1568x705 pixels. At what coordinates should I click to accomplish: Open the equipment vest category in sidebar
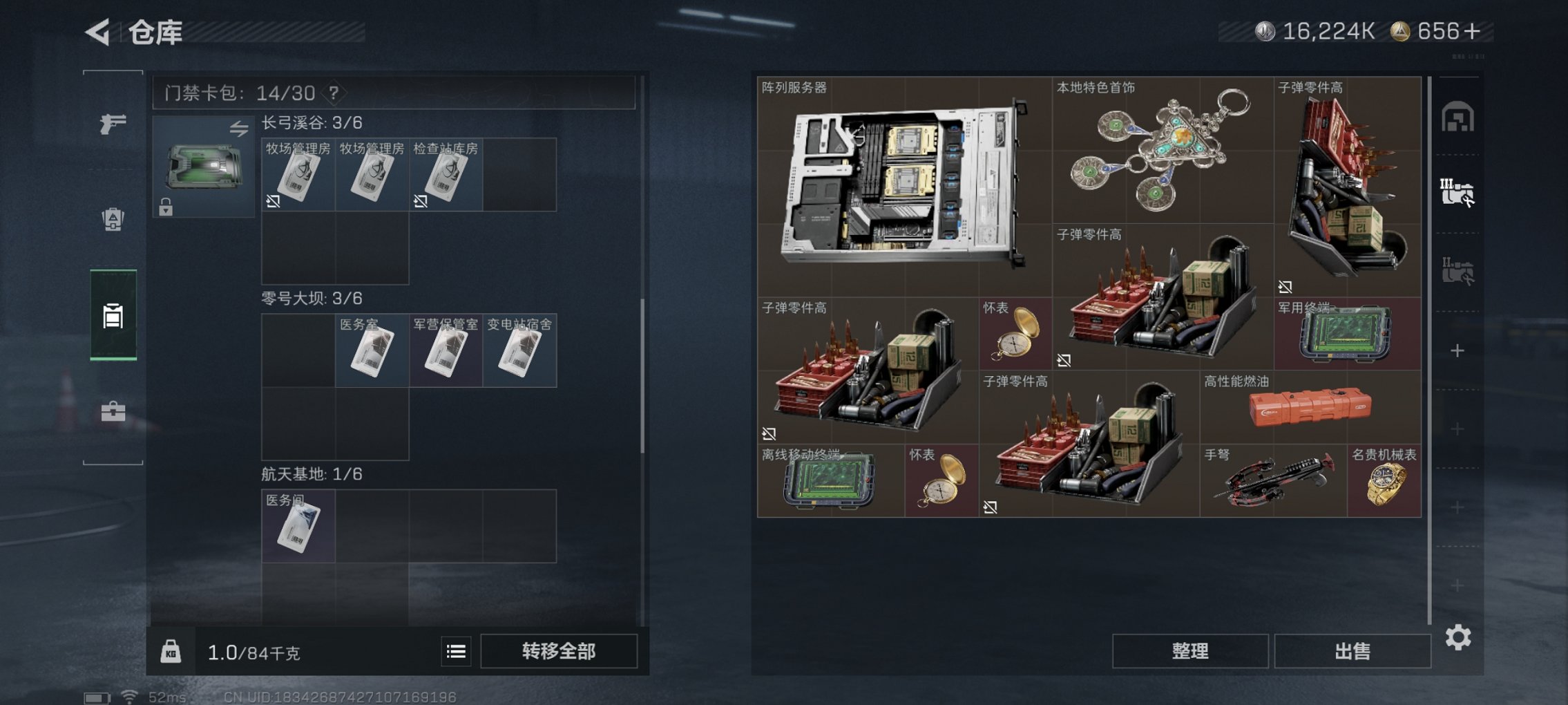pyautogui.click(x=112, y=218)
